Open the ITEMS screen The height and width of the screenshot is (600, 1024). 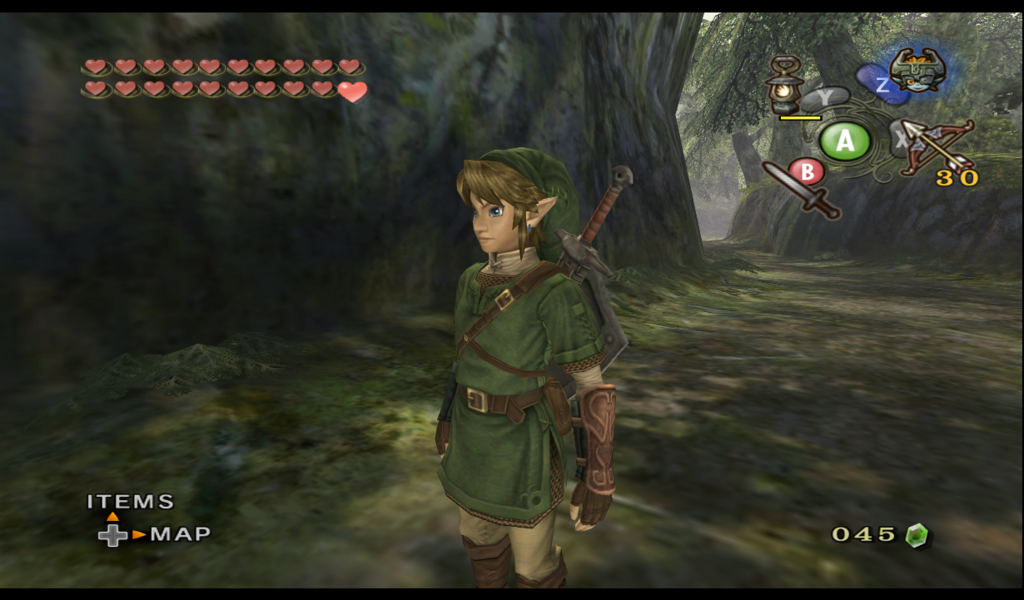pyautogui.click(x=130, y=502)
